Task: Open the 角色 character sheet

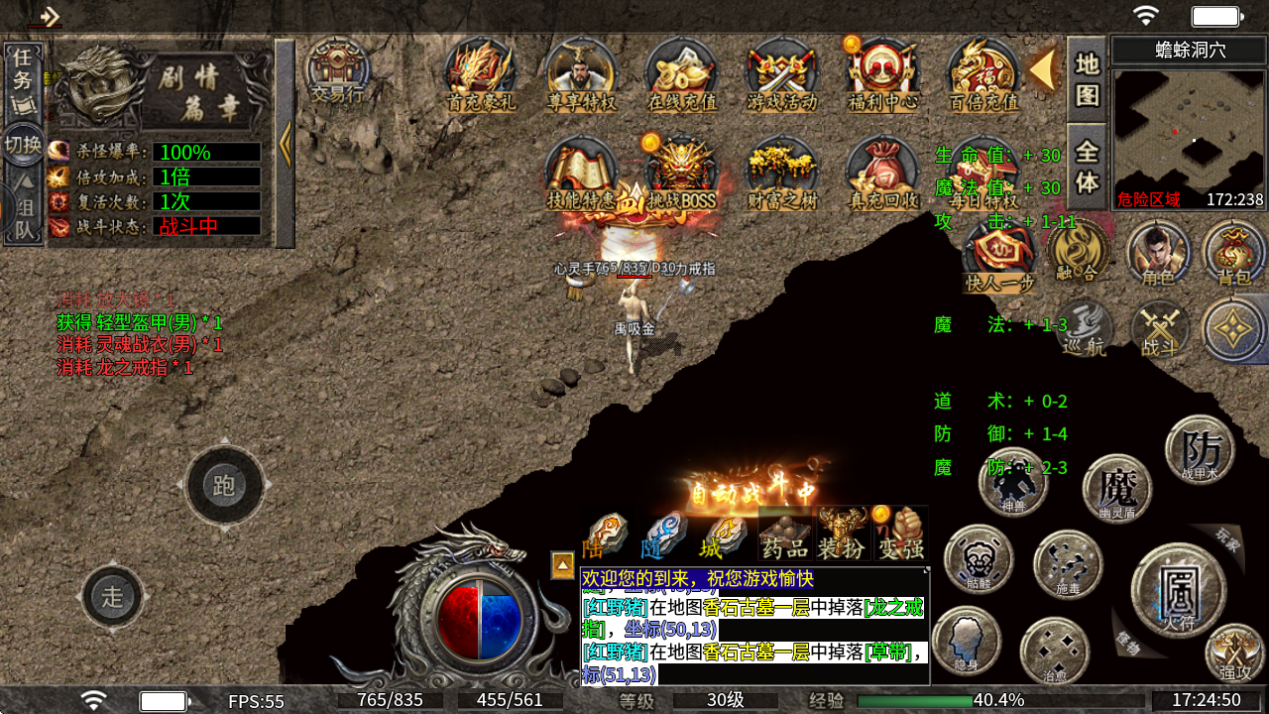Action: (x=1158, y=252)
